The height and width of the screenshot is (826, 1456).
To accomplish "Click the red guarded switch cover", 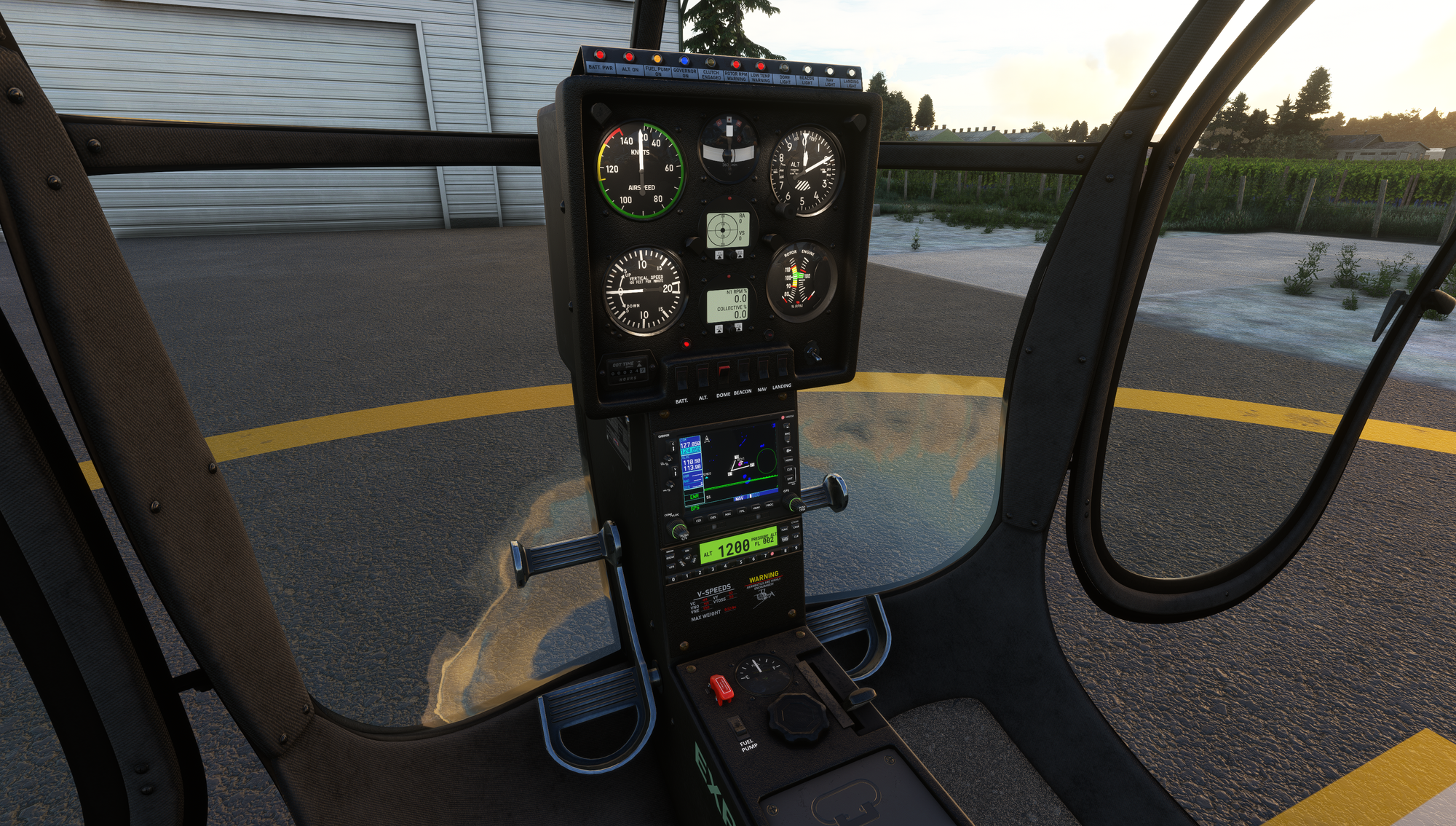I will (x=720, y=688).
